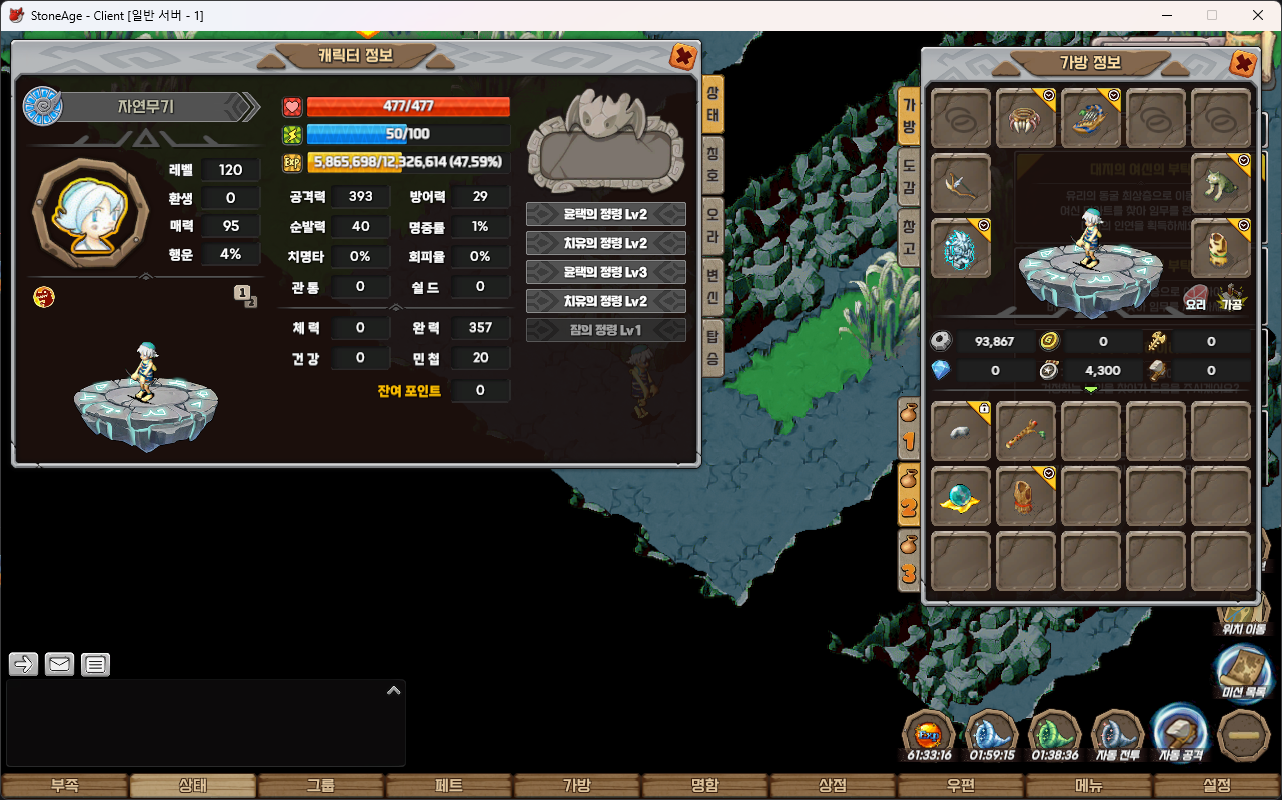Select the teal orb item in the bag
Image resolution: width=1282 pixels, height=800 pixels.
pyautogui.click(x=960, y=496)
